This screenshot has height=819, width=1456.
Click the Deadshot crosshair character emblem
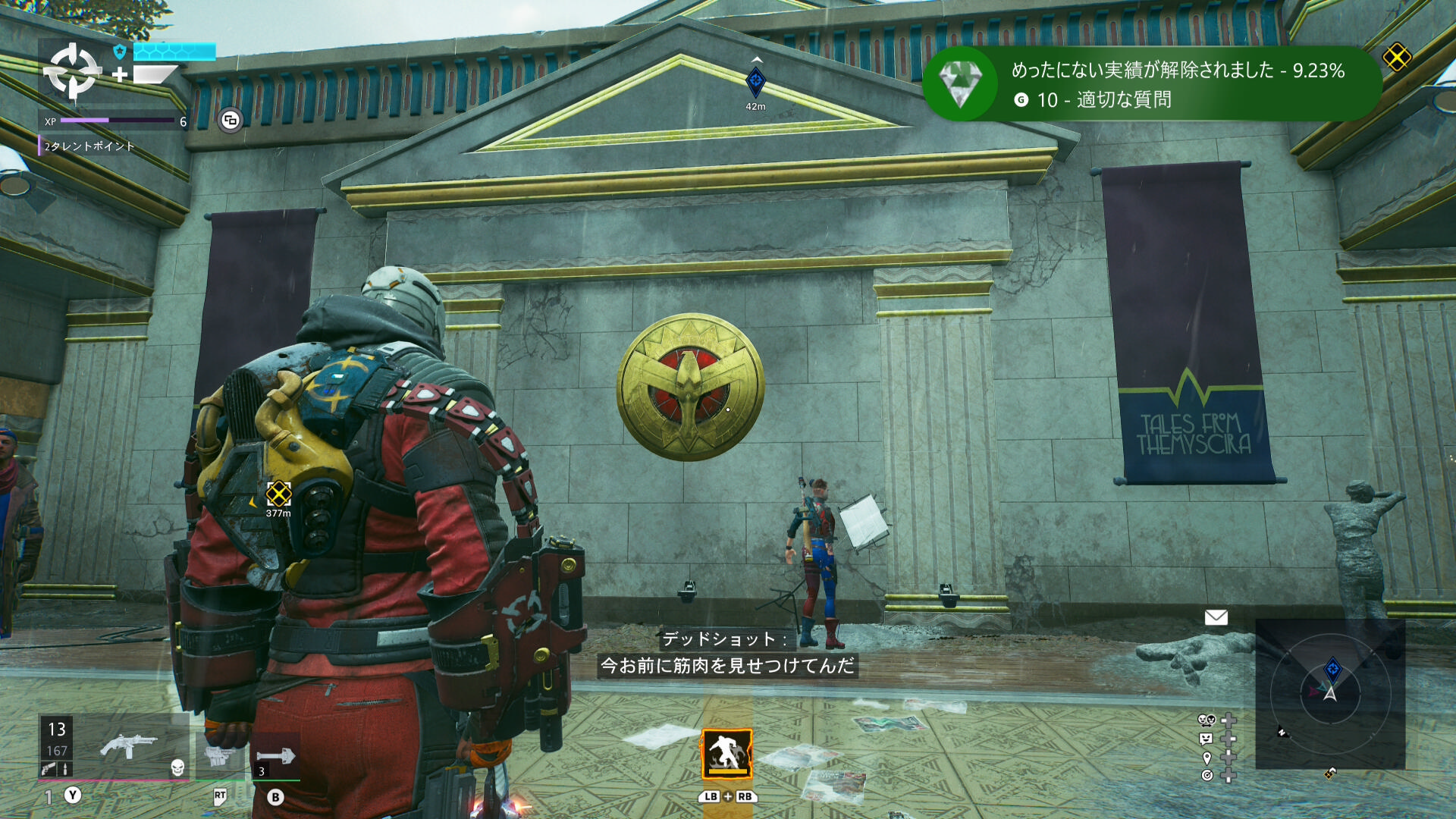coord(72,71)
